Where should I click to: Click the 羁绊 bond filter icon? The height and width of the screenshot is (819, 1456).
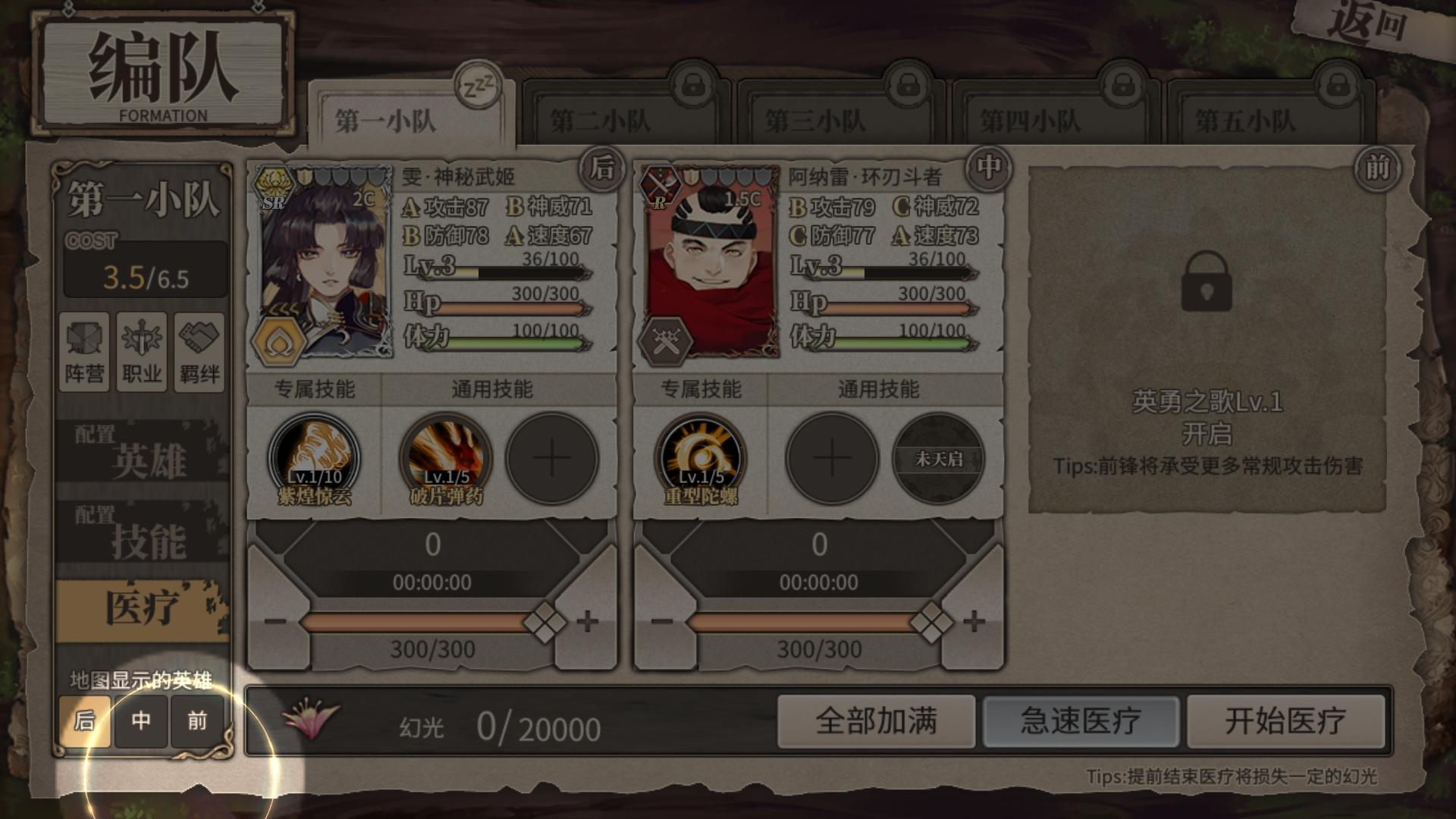(198, 353)
